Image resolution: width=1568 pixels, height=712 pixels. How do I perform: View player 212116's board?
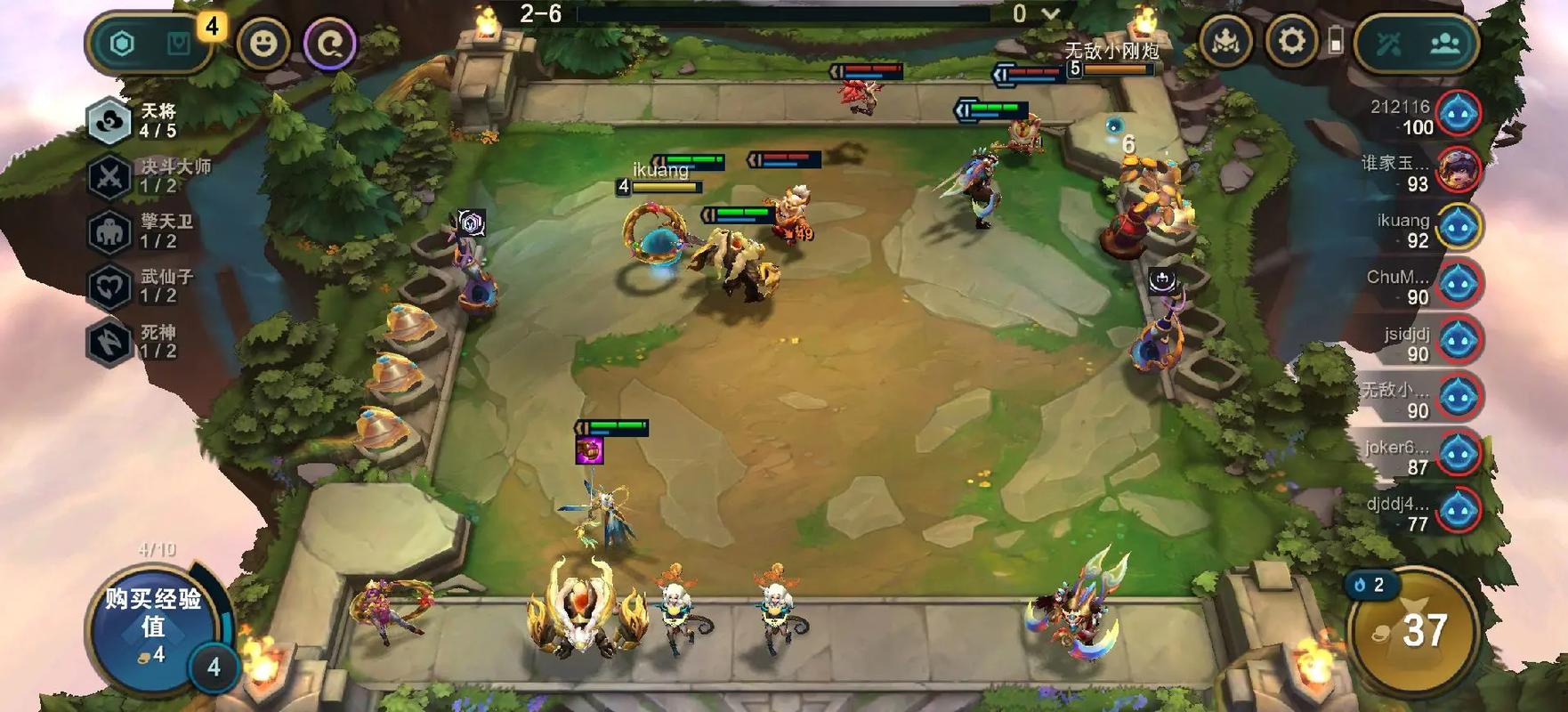1424,116
